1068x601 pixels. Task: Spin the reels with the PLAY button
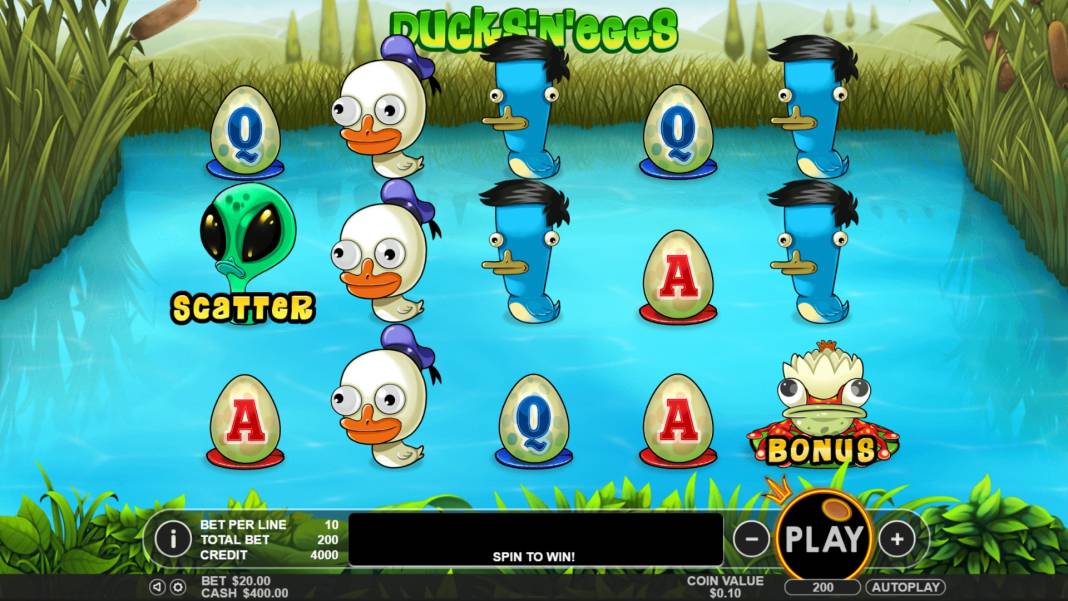click(823, 539)
